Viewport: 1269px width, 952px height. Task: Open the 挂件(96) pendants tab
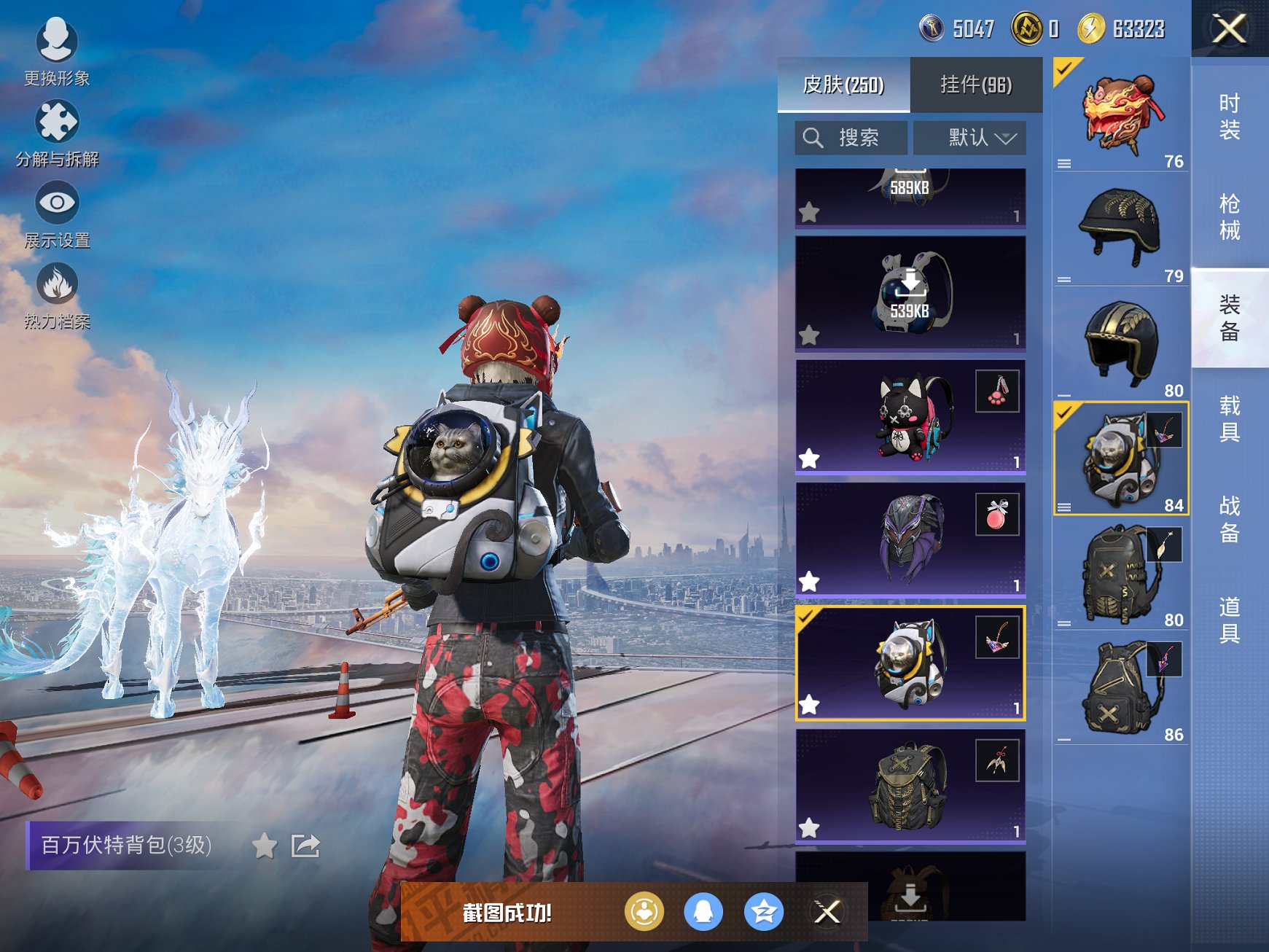pos(976,85)
